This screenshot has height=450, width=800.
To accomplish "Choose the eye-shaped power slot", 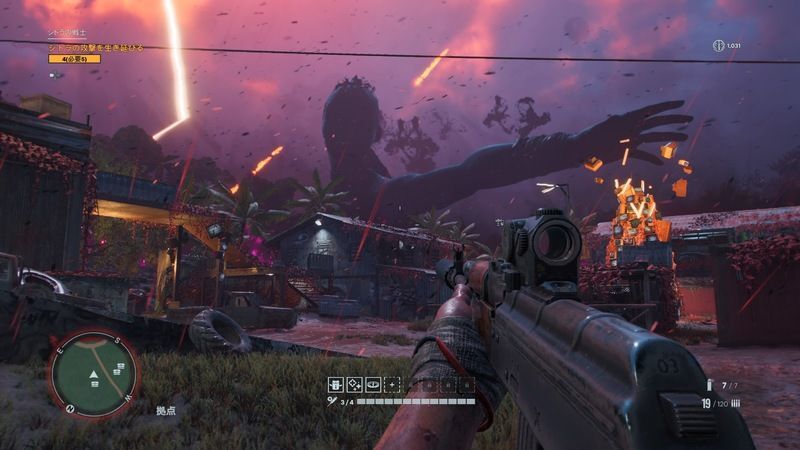I will tap(372, 384).
